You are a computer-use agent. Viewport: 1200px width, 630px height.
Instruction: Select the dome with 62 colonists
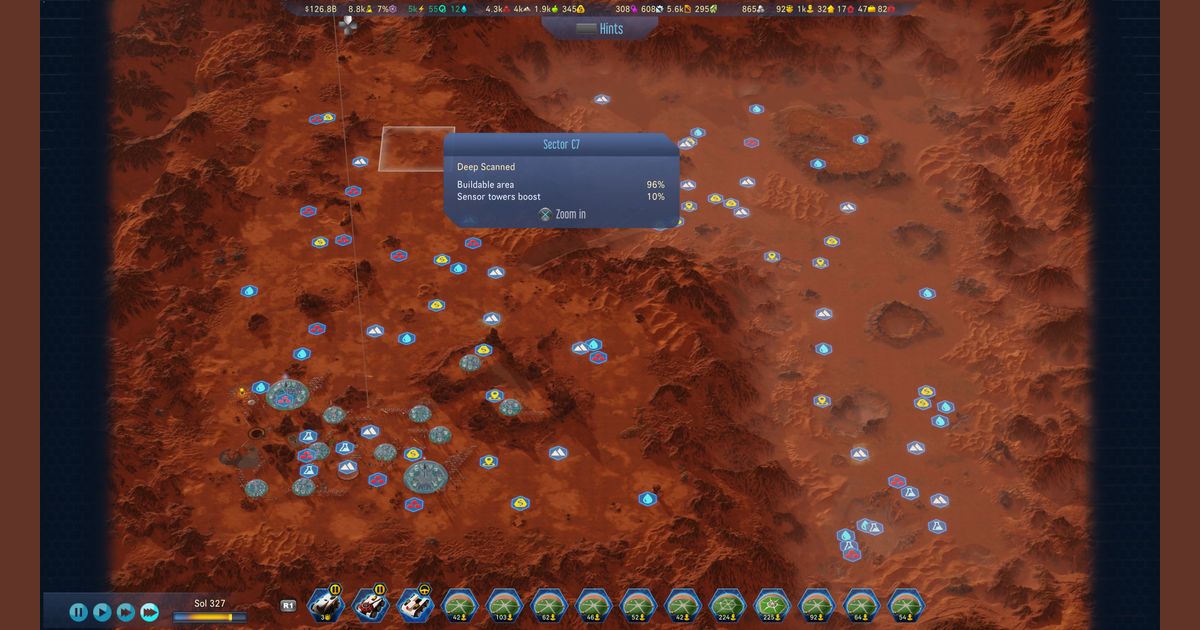click(x=549, y=604)
